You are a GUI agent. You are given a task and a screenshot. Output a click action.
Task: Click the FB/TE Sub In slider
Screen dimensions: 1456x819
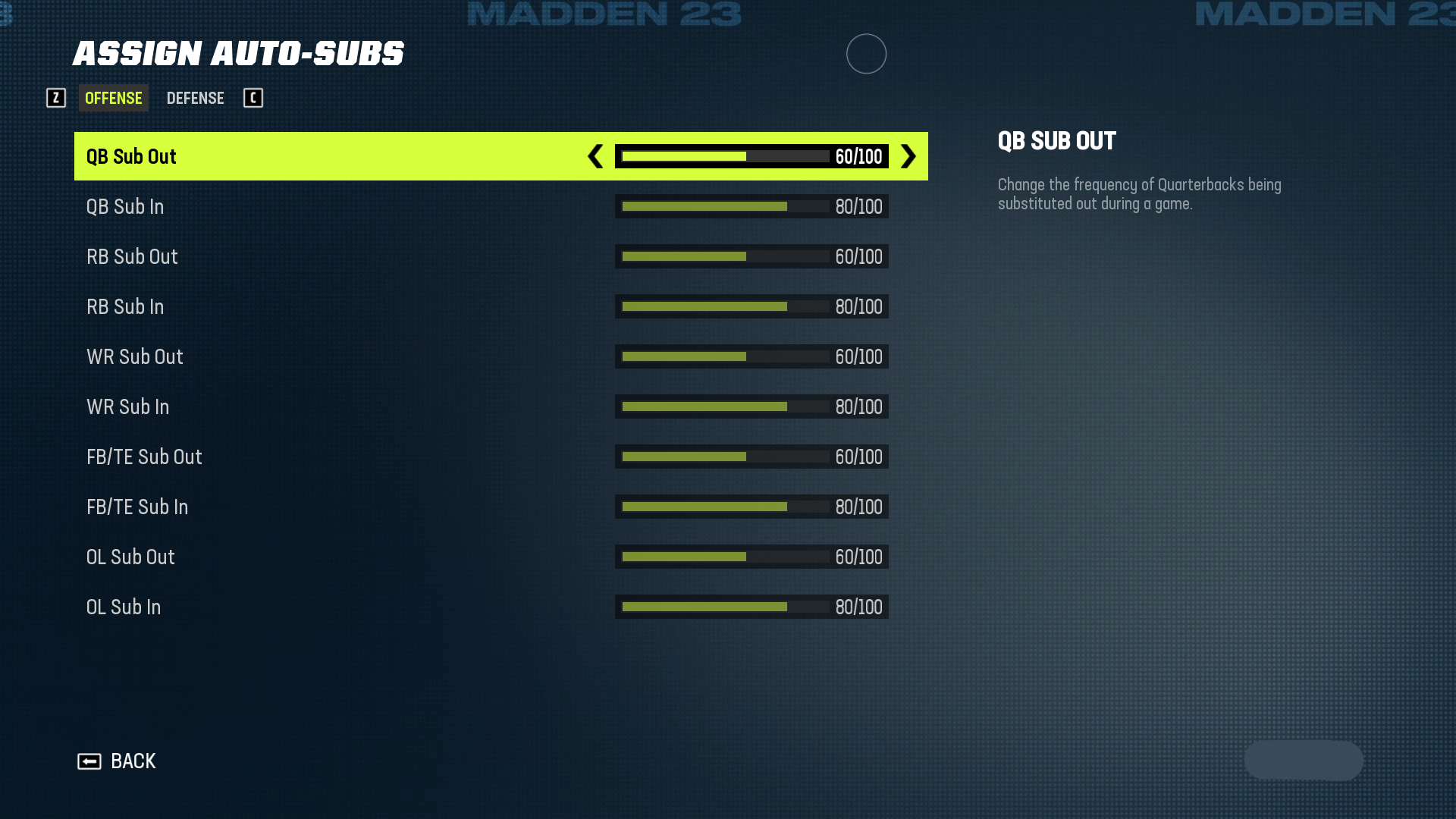pos(751,507)
